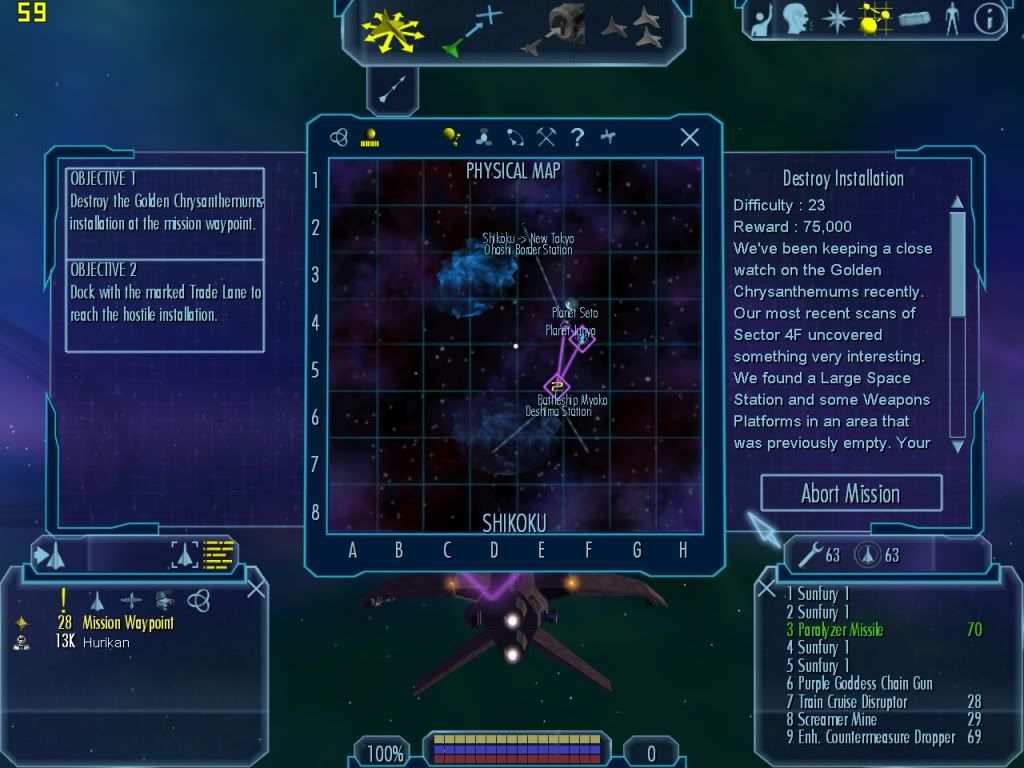Select Screamer Mine in weapons list
Screen dimensions: 1024x768
pos(837,720)
